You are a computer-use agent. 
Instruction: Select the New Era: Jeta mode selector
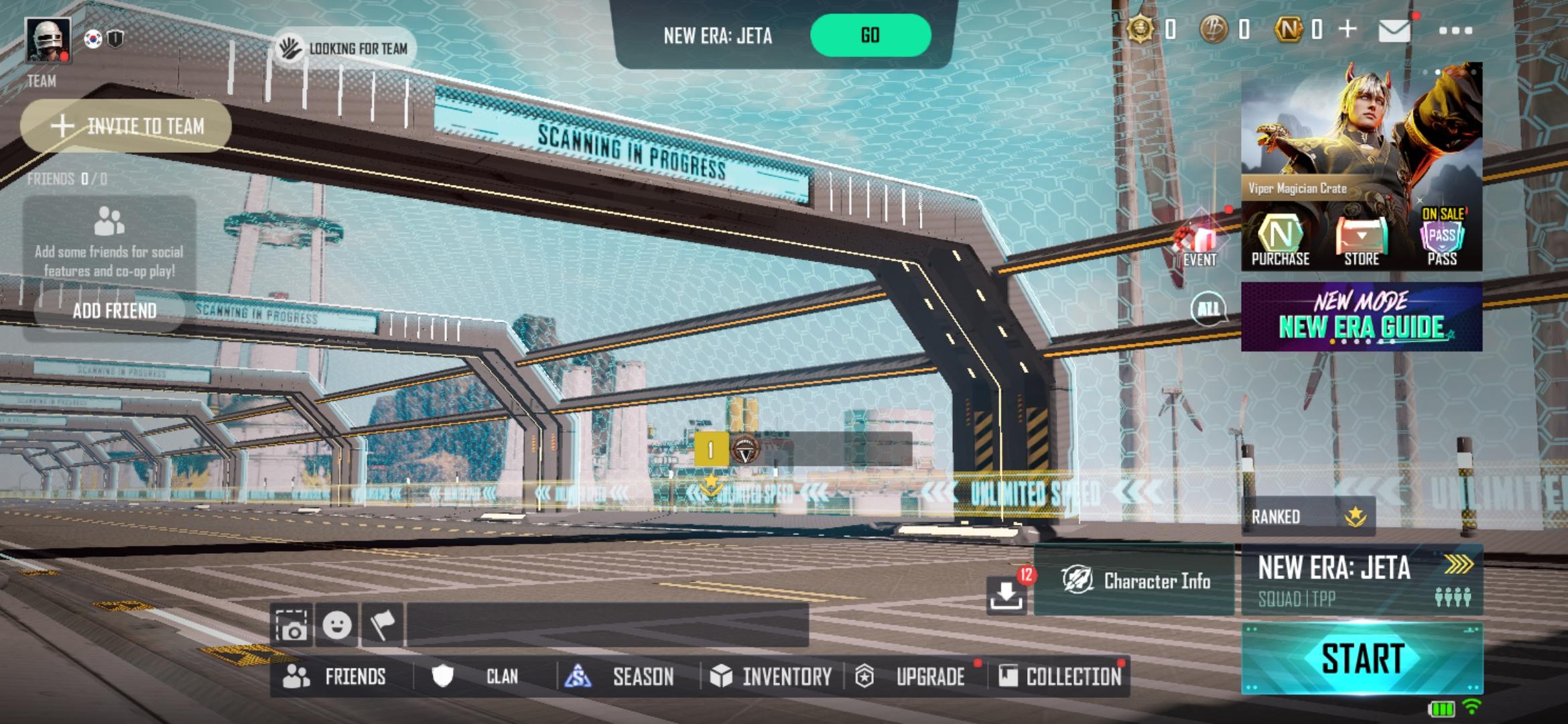pyautogui.click(x=1362, y=581)
